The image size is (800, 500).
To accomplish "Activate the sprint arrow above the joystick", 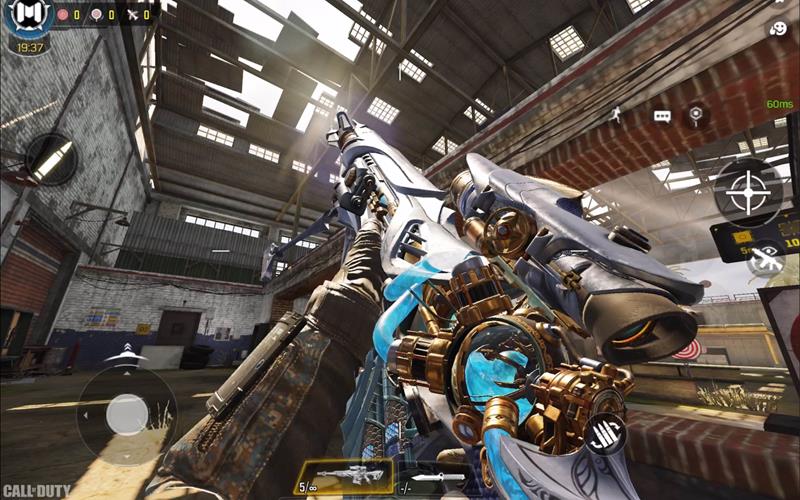I will pos(126,354).
